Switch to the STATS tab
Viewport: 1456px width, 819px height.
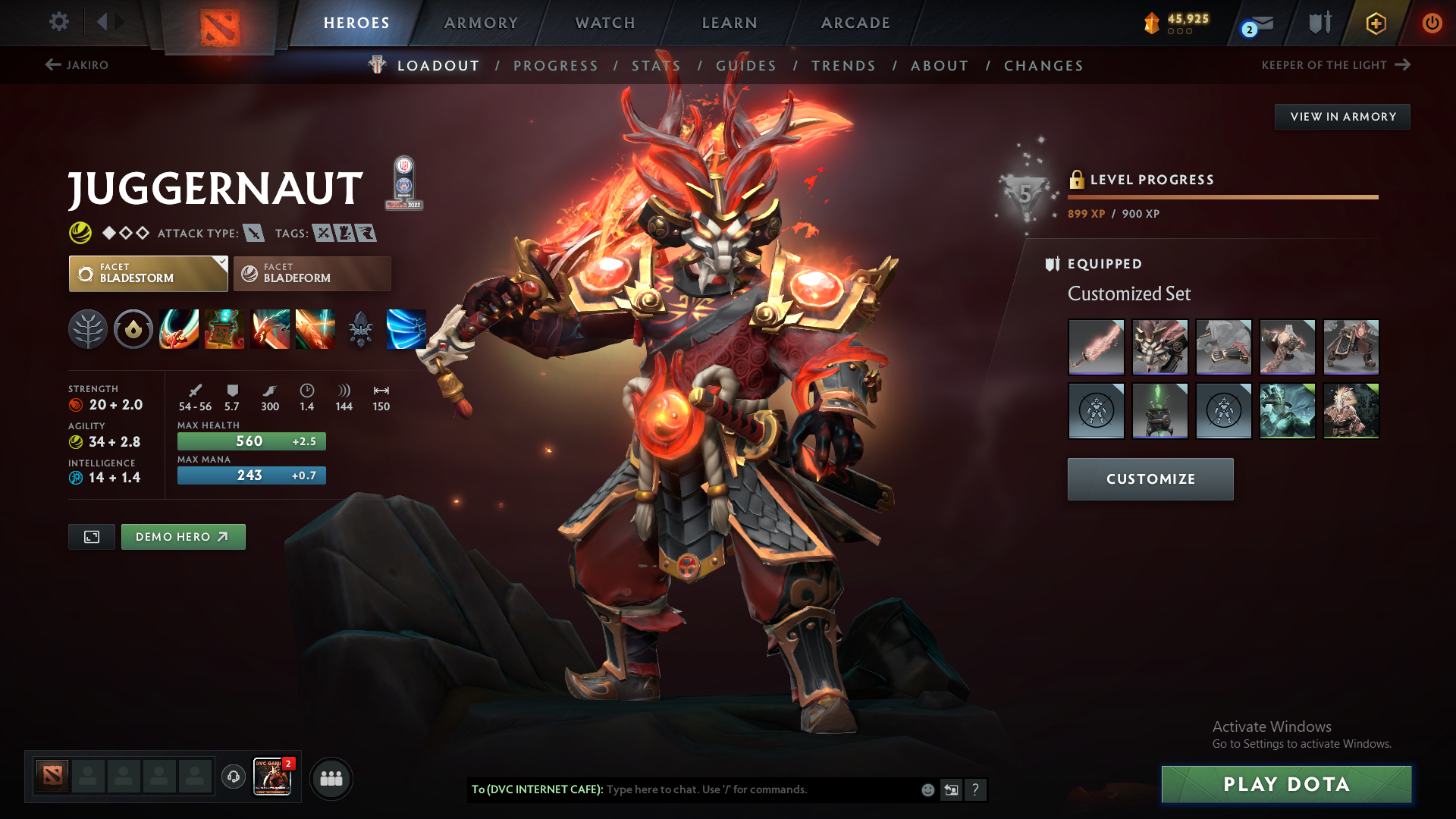coord(655,66)
